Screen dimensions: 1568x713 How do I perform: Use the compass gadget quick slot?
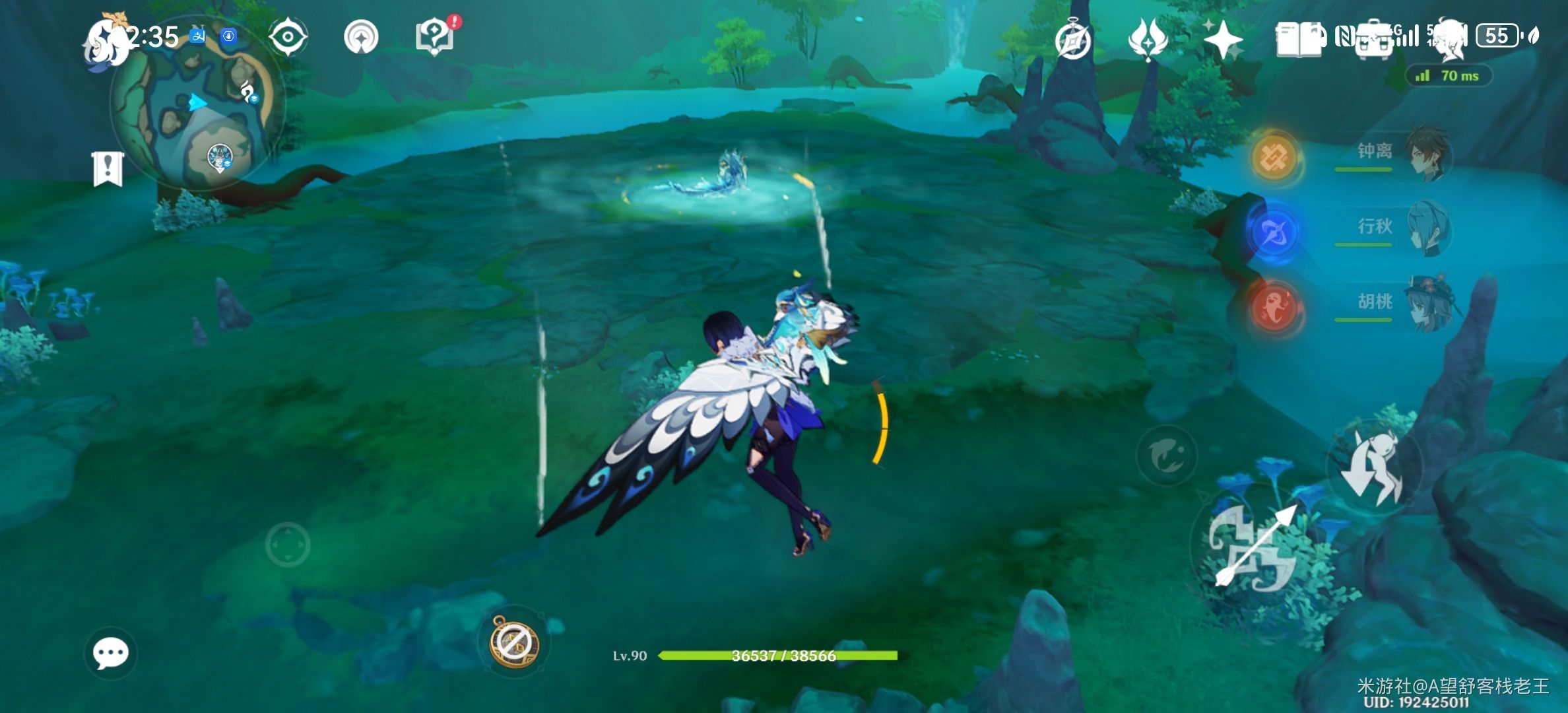click(x=513, y=642)
